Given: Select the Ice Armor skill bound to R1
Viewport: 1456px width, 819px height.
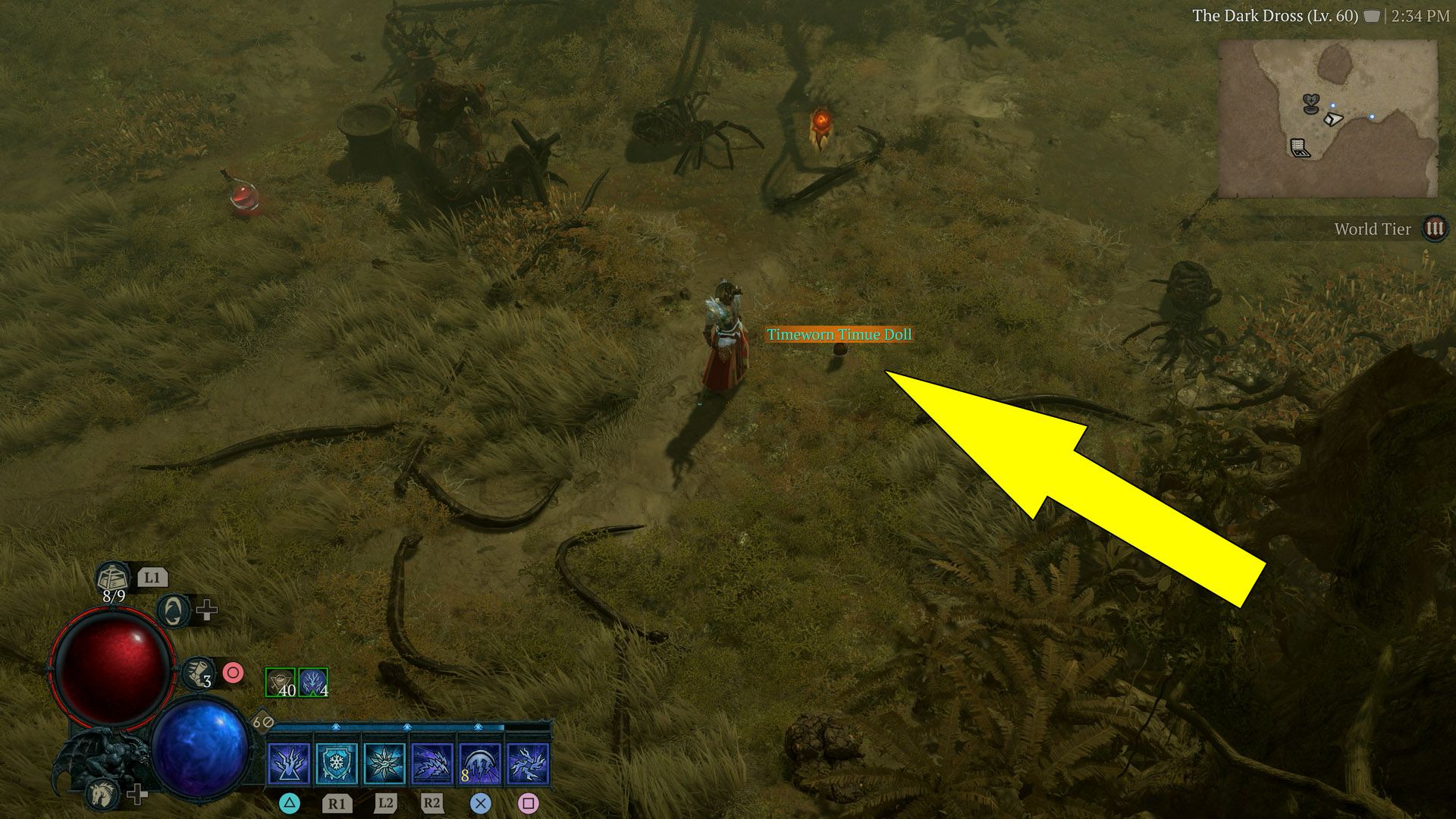Looking at the screenshot, I should click(x=337, y=765).
